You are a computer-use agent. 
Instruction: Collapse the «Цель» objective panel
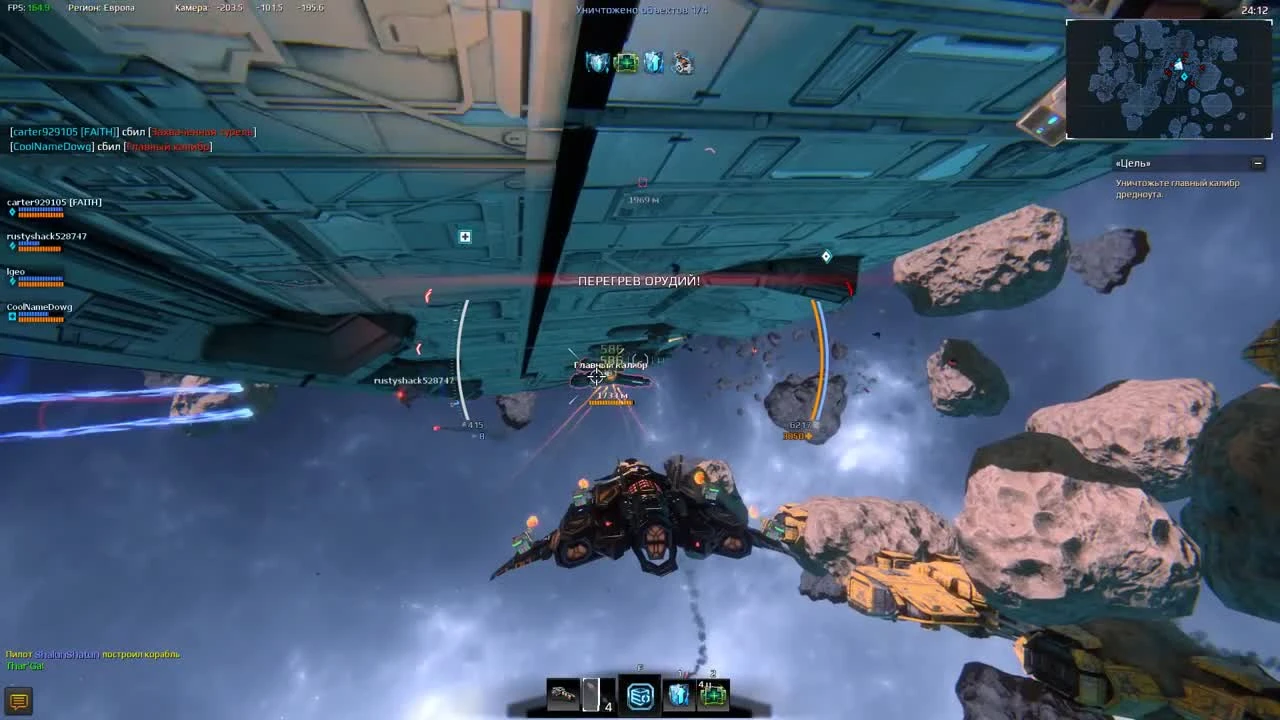tap(1257, 162)
